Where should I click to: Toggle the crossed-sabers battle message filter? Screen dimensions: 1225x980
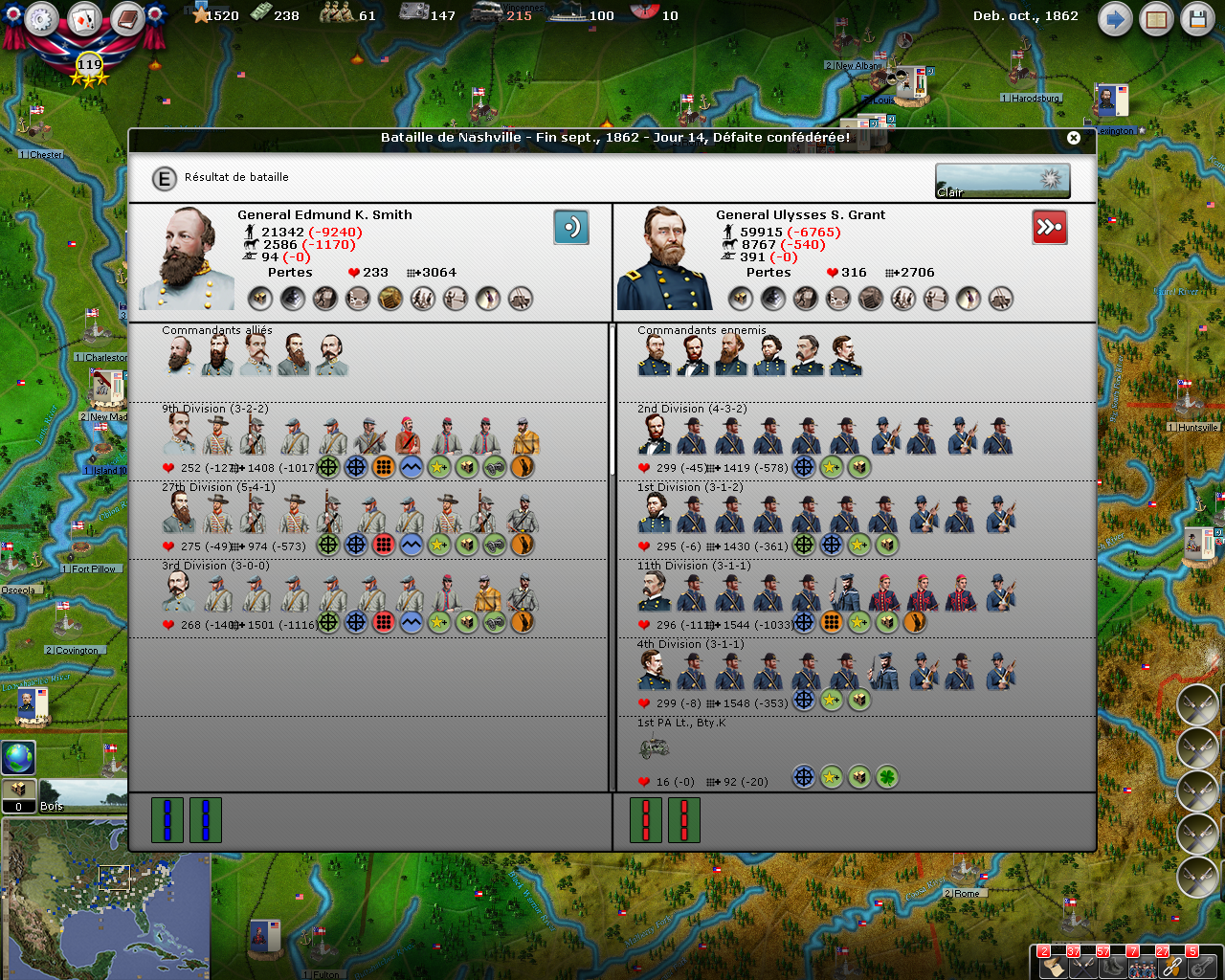(1082, 969)
